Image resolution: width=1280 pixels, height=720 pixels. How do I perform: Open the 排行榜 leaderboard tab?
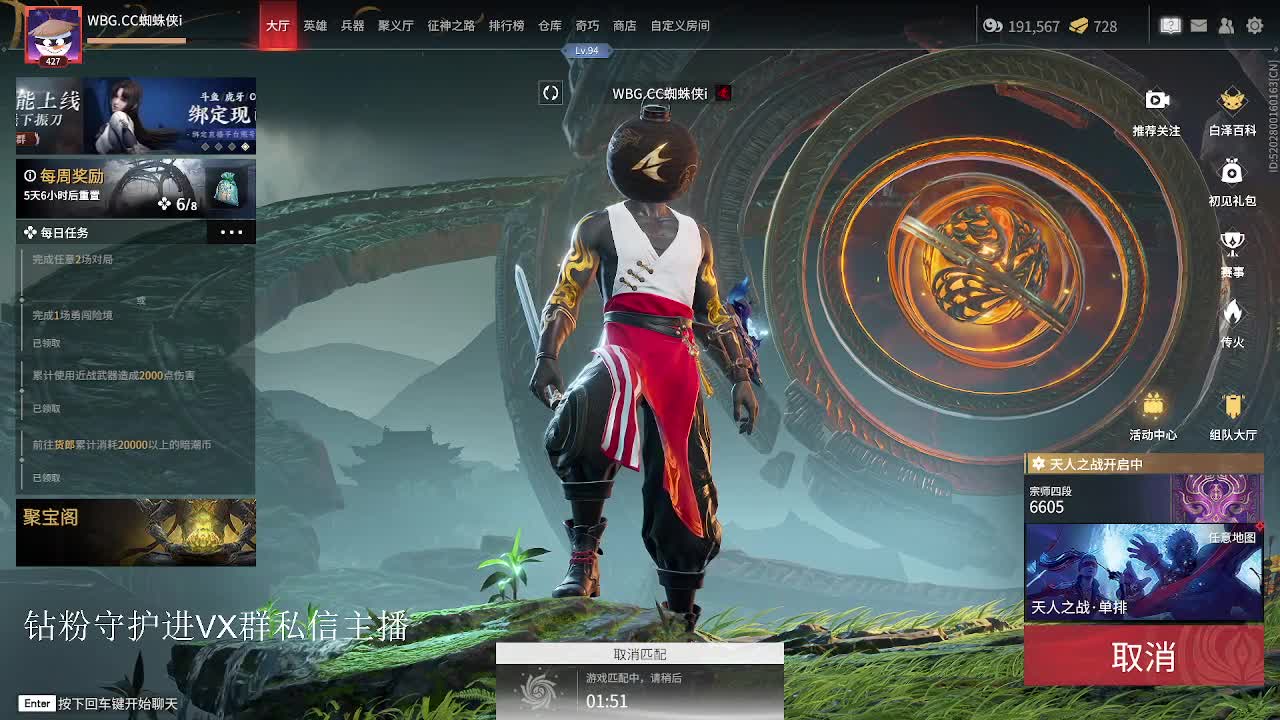tap(506, 26)
